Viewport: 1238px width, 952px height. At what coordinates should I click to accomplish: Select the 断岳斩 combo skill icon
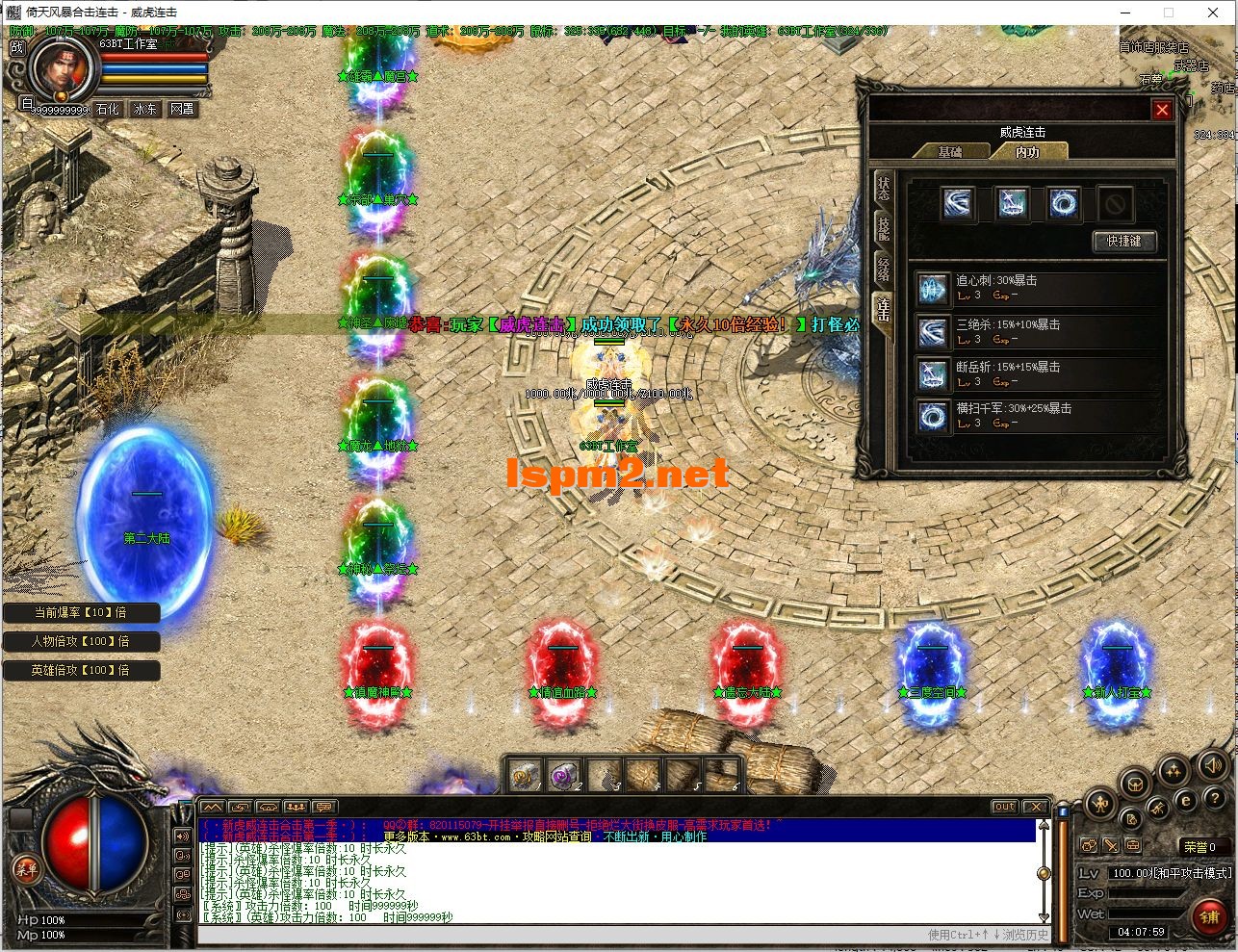coord(932,374)
